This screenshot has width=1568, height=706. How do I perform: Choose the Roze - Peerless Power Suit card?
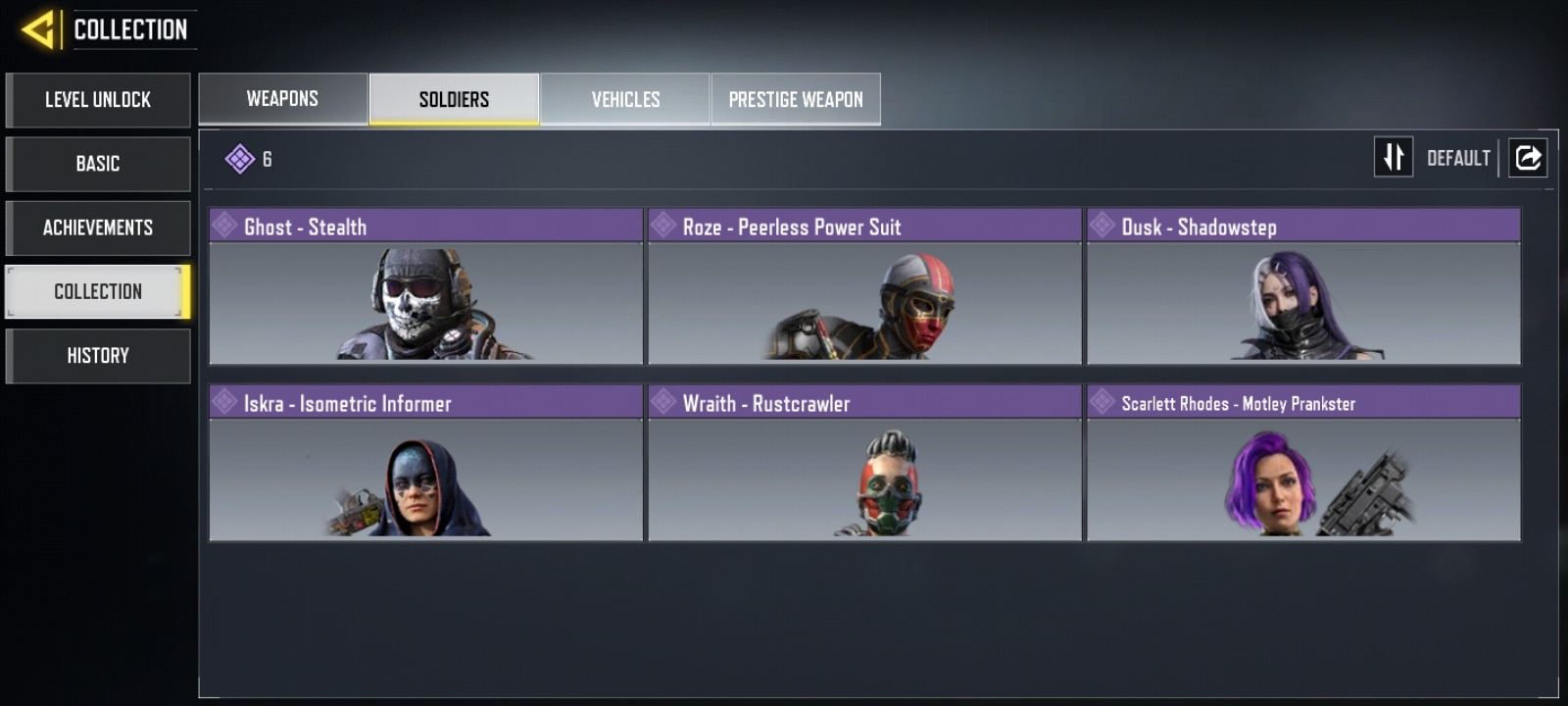(864, 286)
